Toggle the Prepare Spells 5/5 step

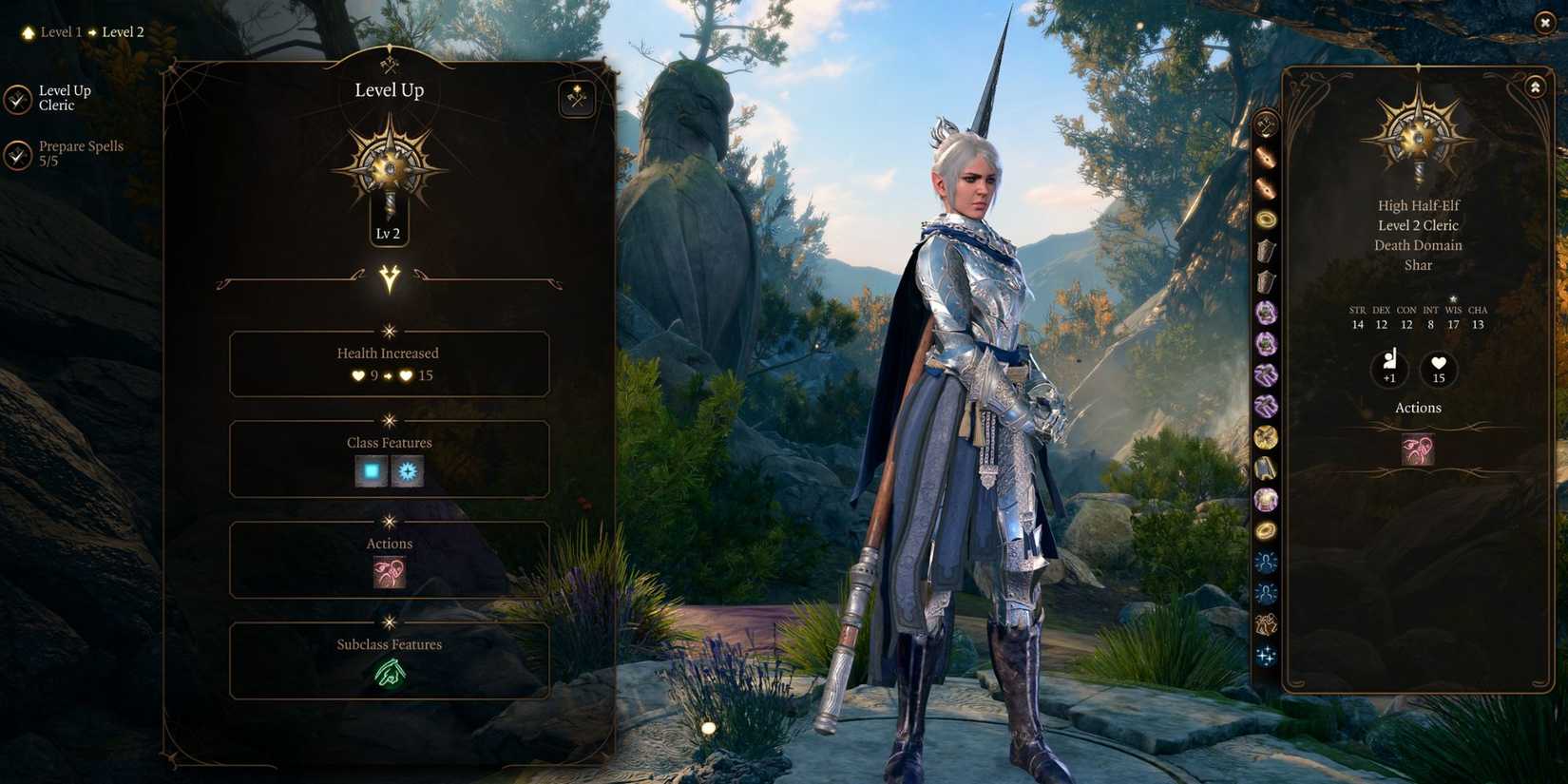17,155
